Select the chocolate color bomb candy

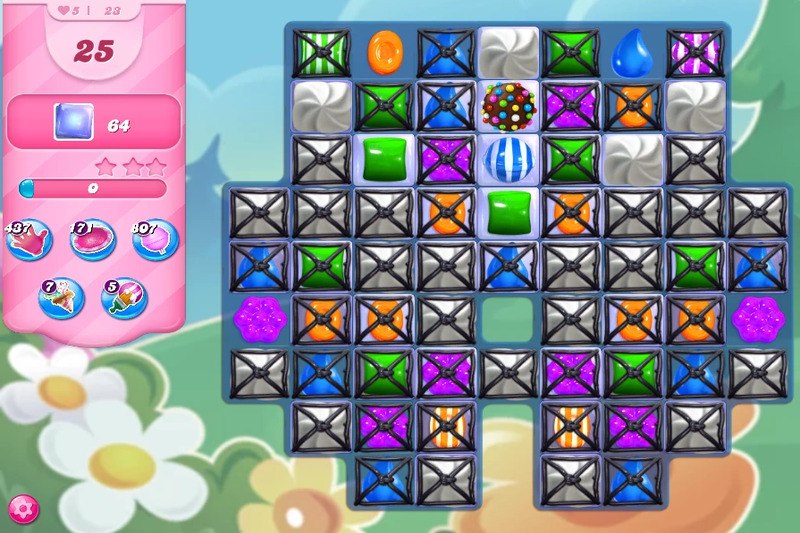pos(508,104)
